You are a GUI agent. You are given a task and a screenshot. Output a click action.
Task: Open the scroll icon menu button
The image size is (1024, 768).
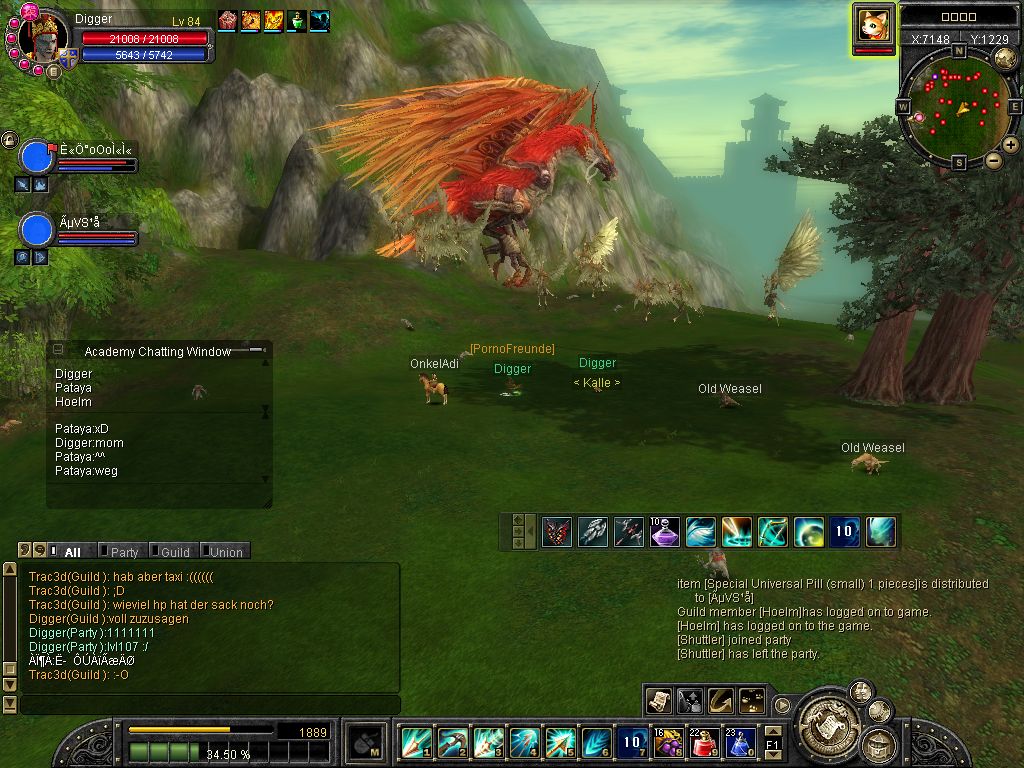pos(658,701)
